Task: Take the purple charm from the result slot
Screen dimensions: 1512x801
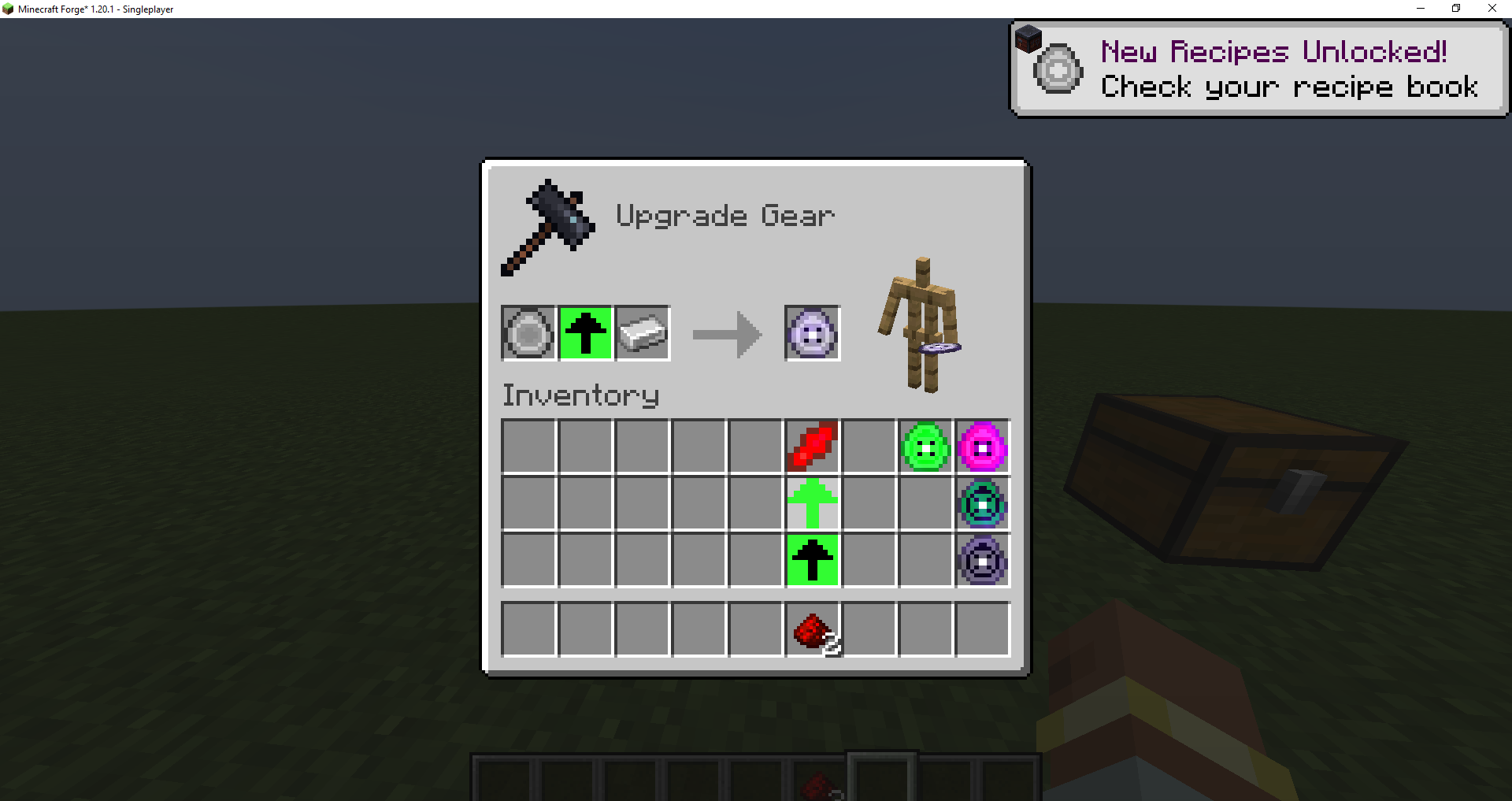Action: pyautogui.click(x=811, y=332)
